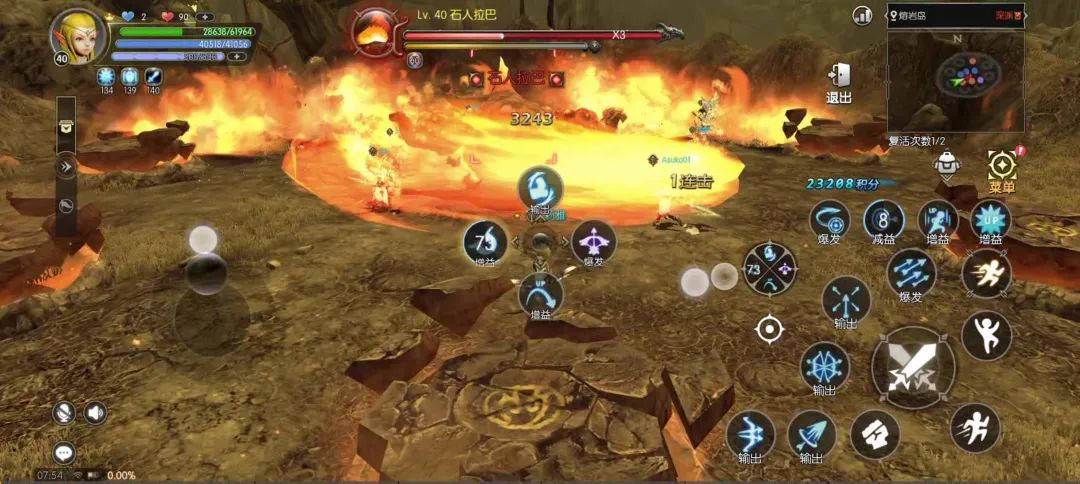Open the 菜单 menu
The height and width of the screenshot is (484, 1080).
click(1001, 168)
